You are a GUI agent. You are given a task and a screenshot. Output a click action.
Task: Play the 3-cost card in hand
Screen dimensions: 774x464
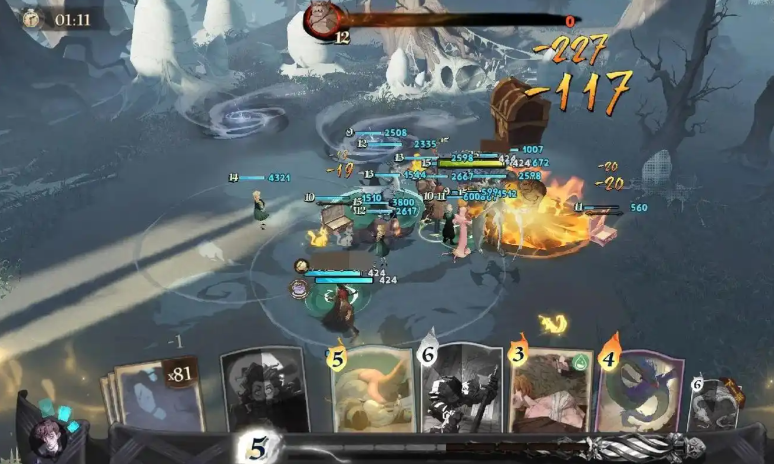550,390
